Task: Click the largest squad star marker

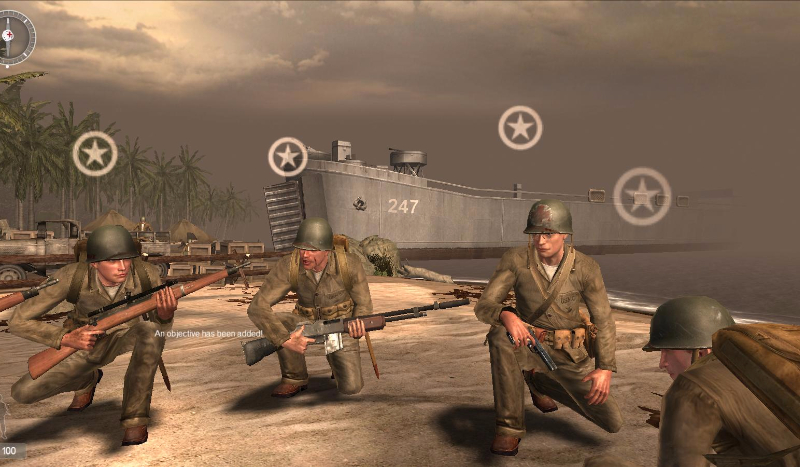Action: [642, 196]
